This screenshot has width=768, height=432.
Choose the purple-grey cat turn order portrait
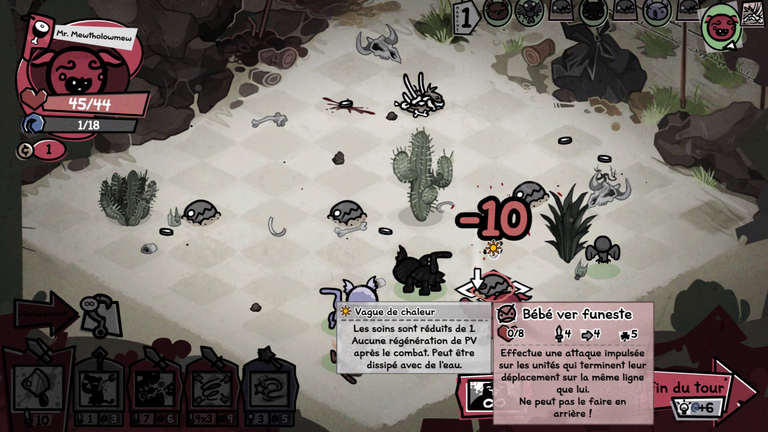click(656, 12)
